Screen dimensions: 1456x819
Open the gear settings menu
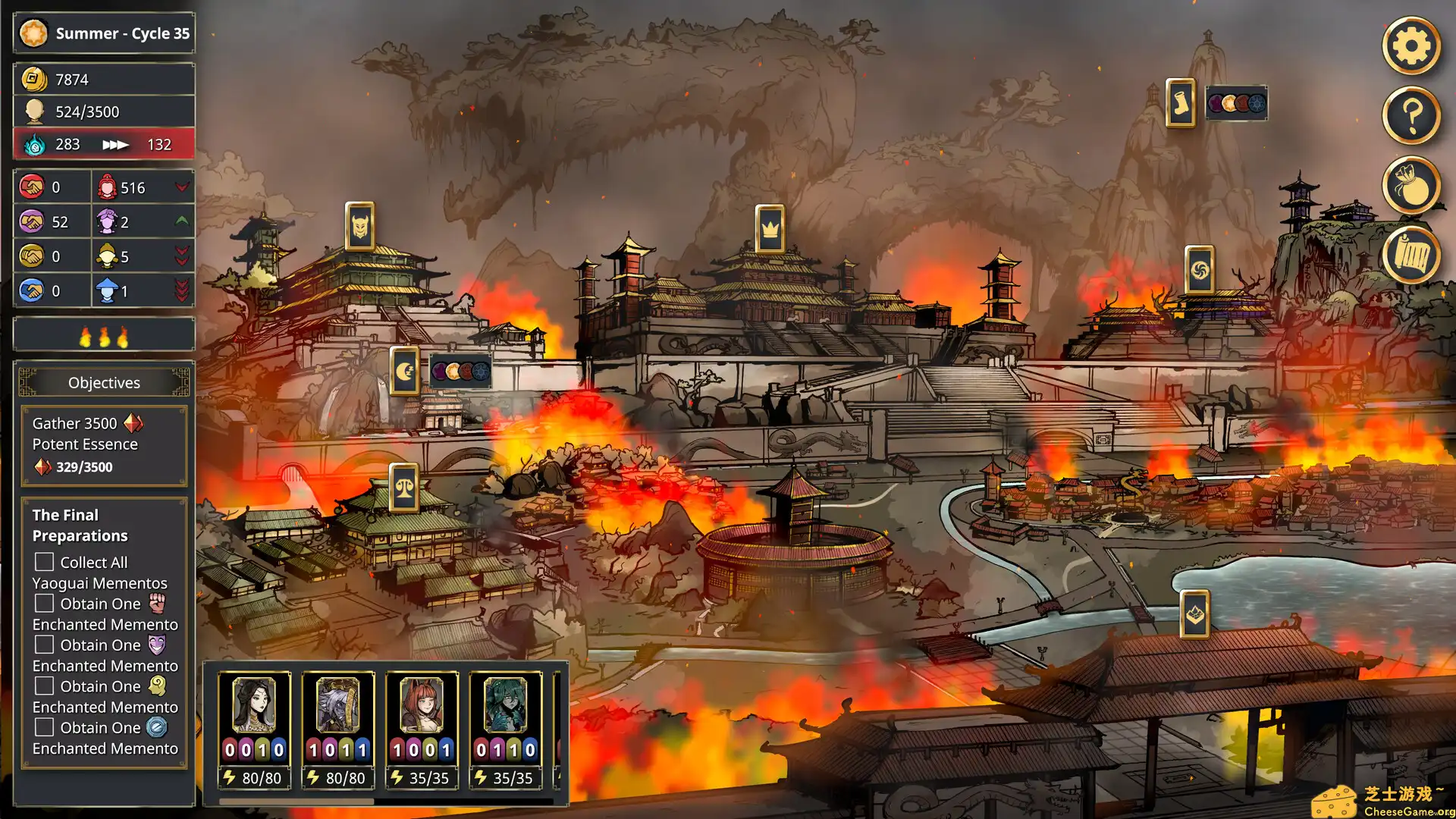1410,46
